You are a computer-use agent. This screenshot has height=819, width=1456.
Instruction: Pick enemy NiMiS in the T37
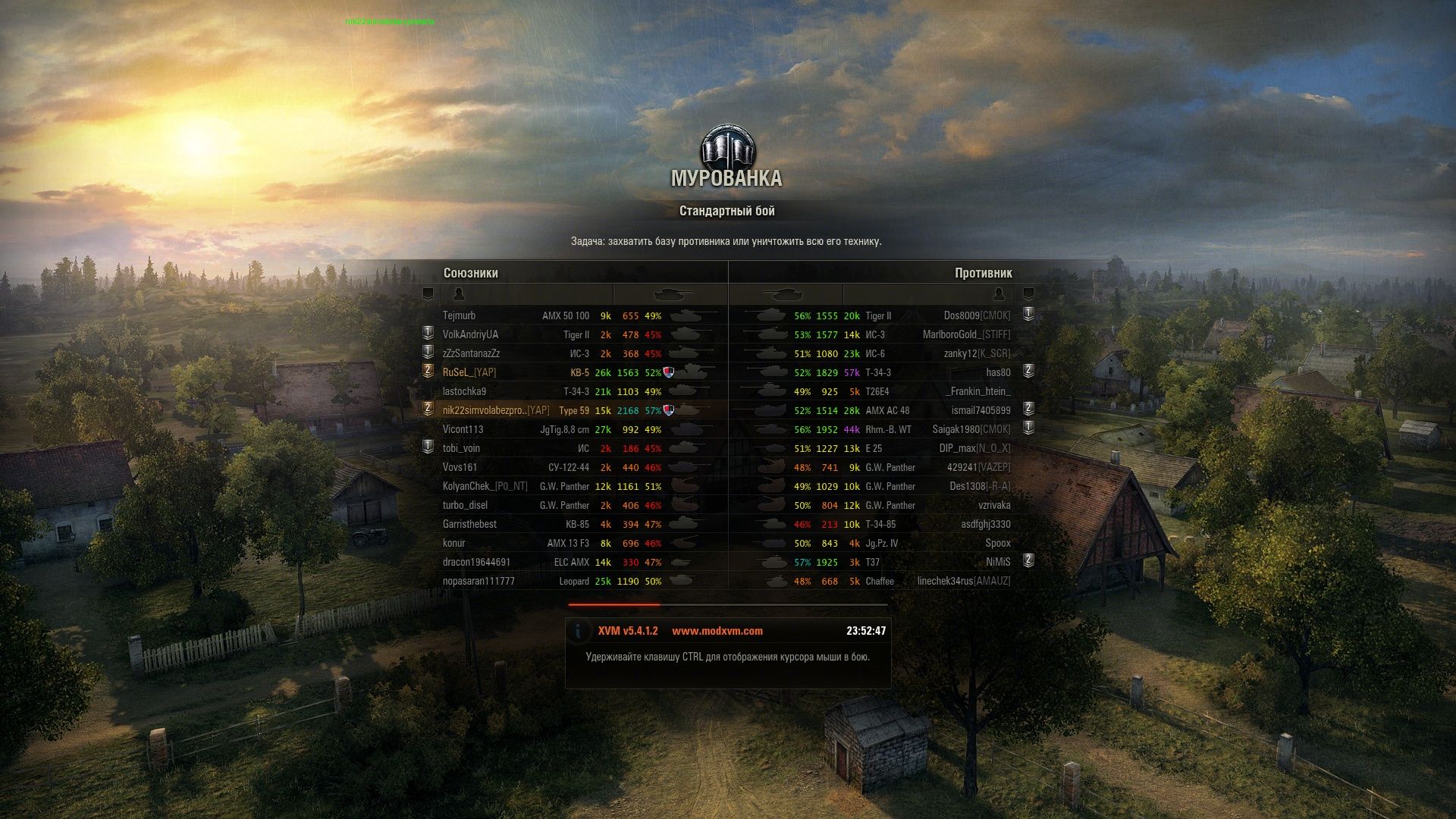[x=998, y=562]
